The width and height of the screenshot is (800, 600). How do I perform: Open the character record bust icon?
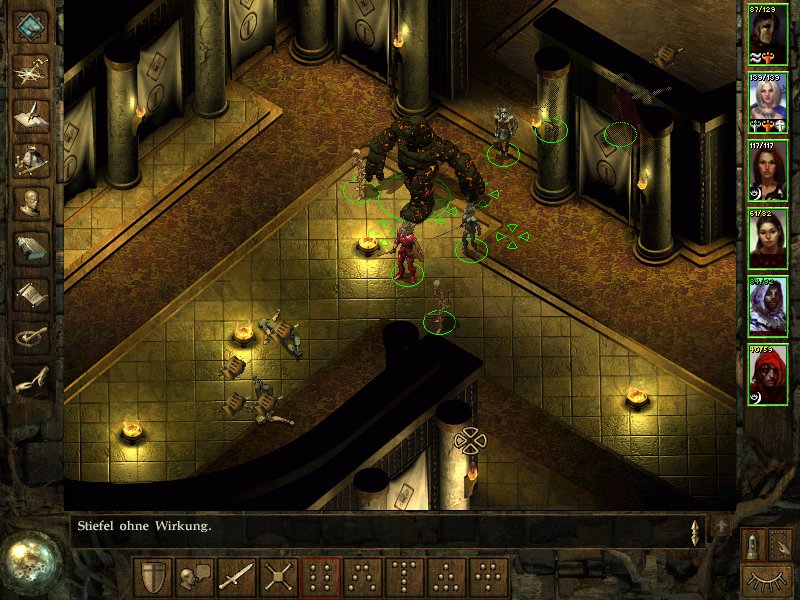[x=32, y=203]
